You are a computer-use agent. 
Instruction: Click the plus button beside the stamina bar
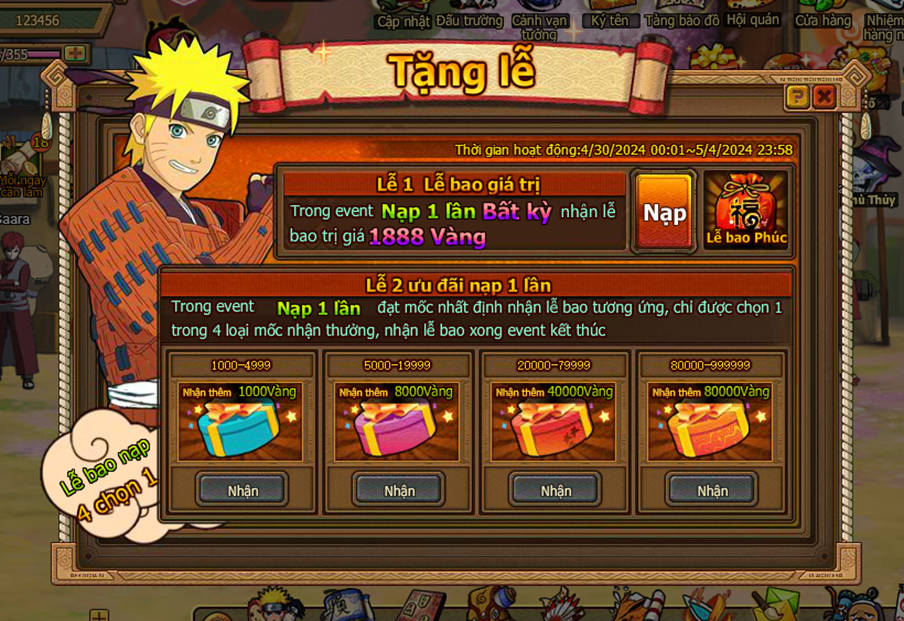tap(76, 54)
